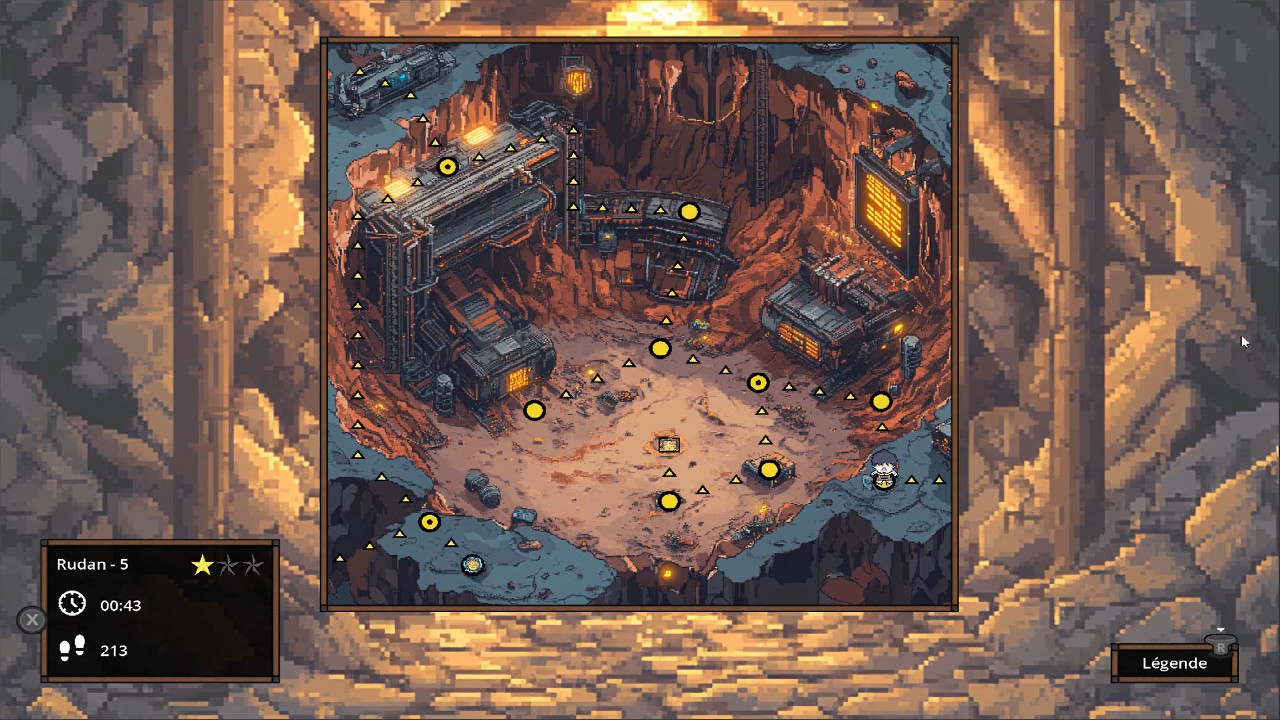Open the Légende panel
The width and height of the screenshot is (1280, 720).
(x=1174, y=663)
